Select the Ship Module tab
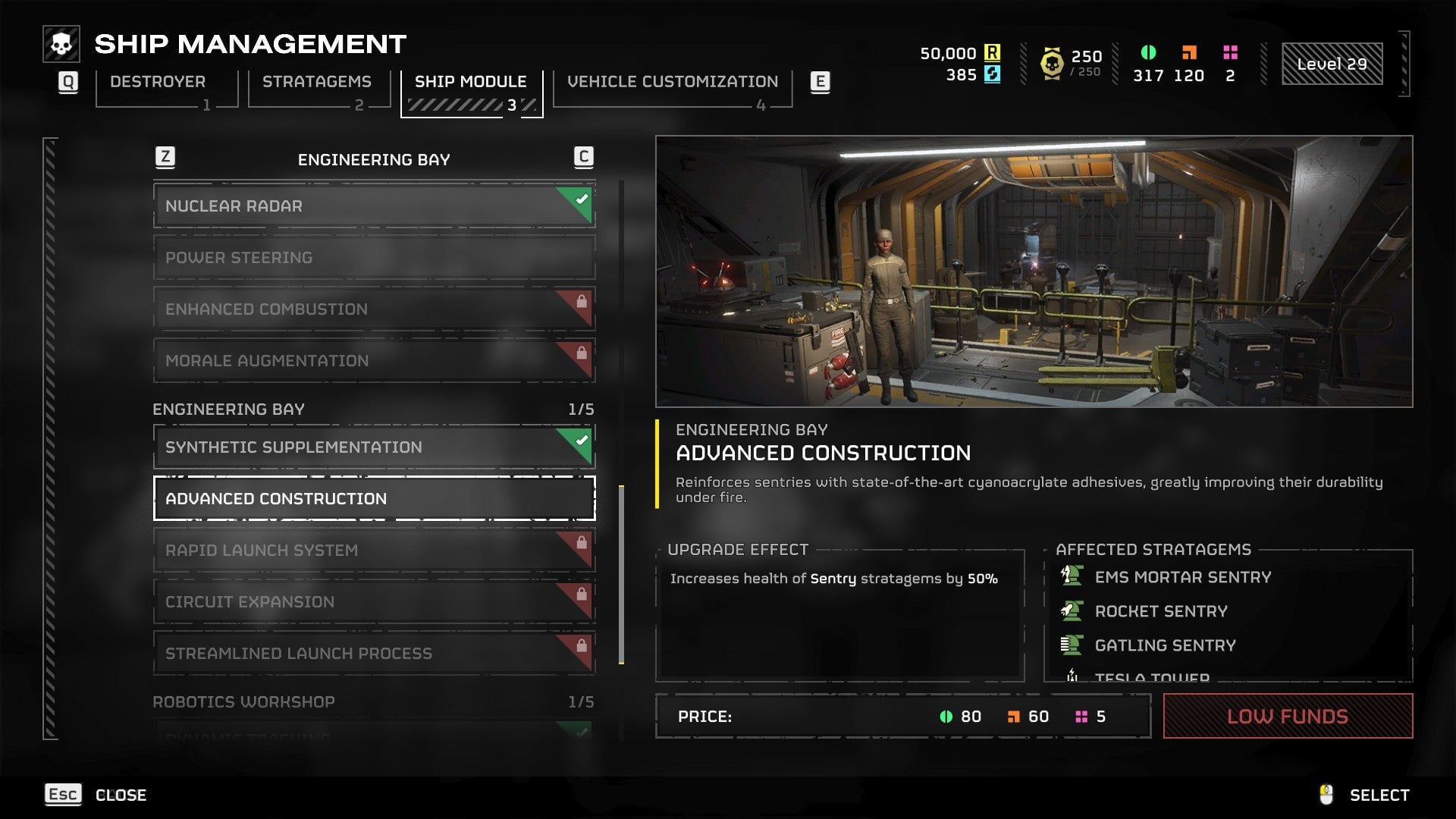This screenshot has width=1456, height=819. pyautogui.click(x=470, y=82)
